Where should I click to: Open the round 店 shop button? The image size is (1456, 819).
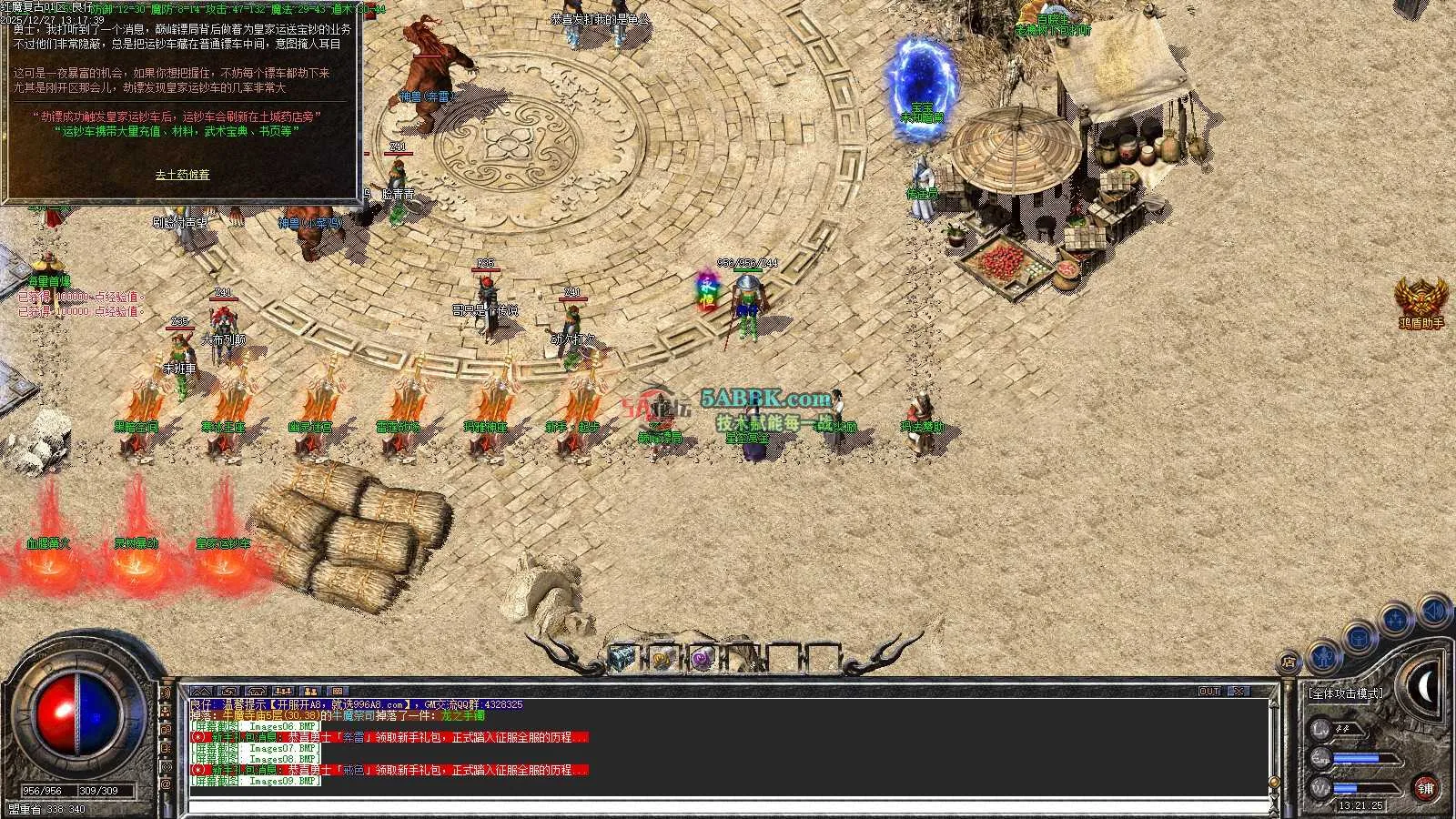pos(1289,662)
